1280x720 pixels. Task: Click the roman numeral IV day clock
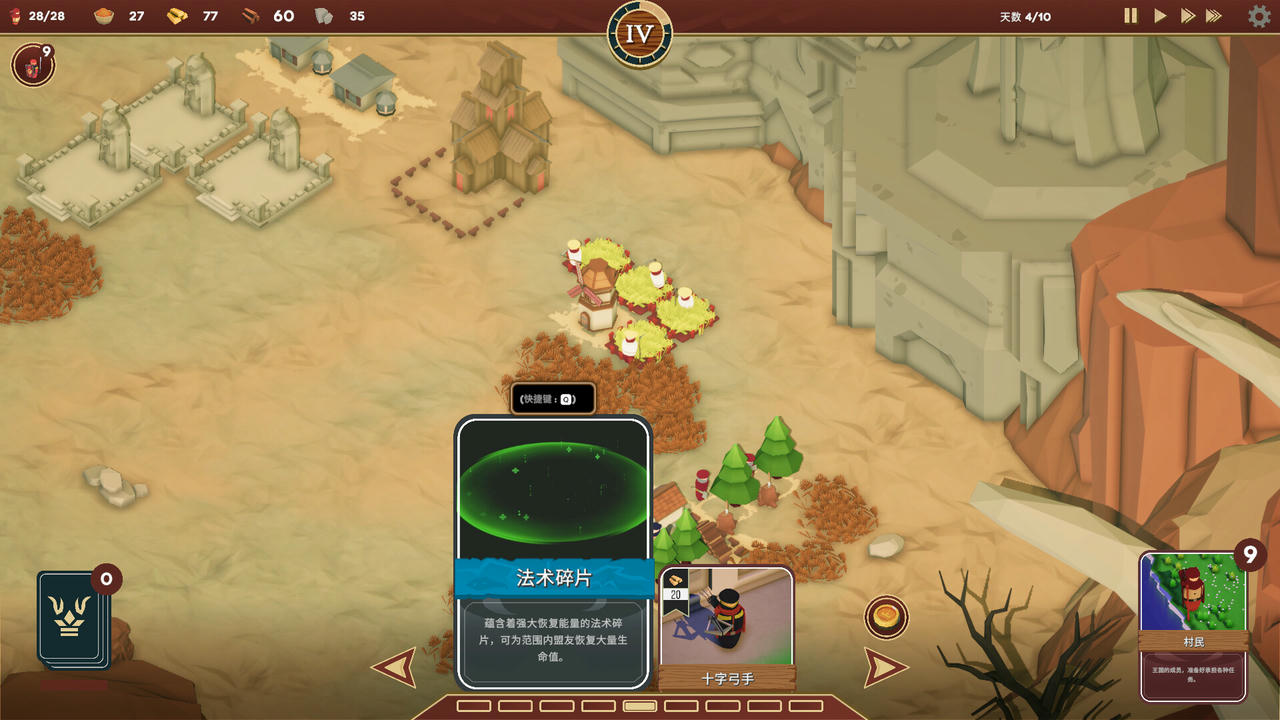point(640,33)
